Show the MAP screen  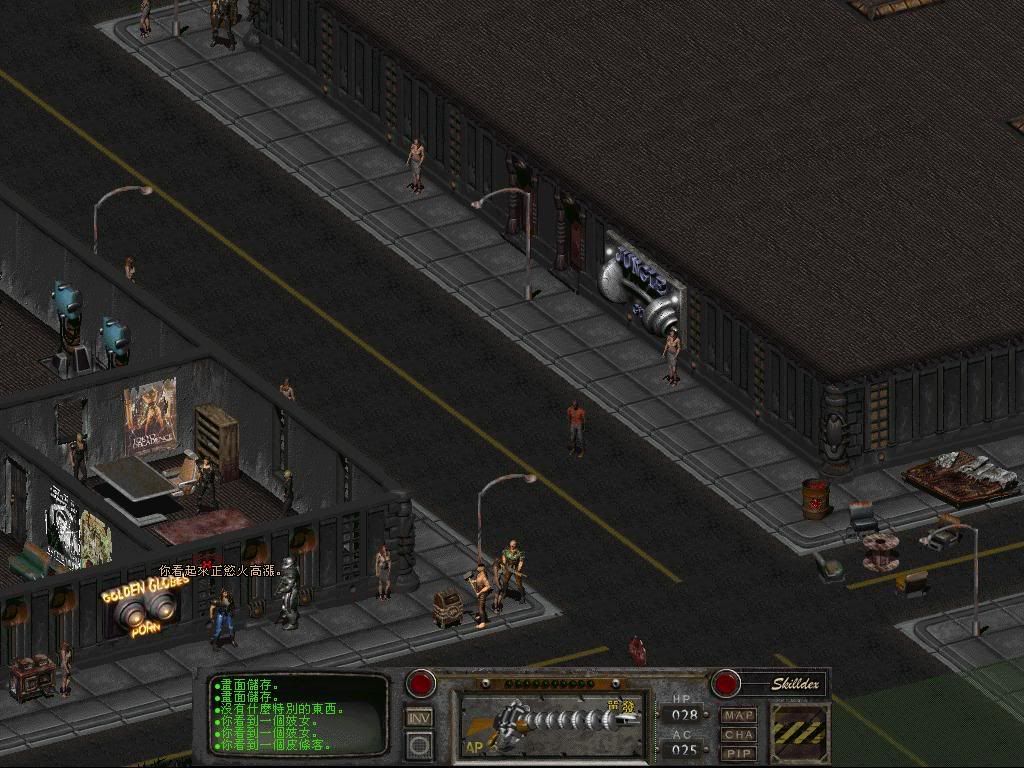(x=739, y=716)
